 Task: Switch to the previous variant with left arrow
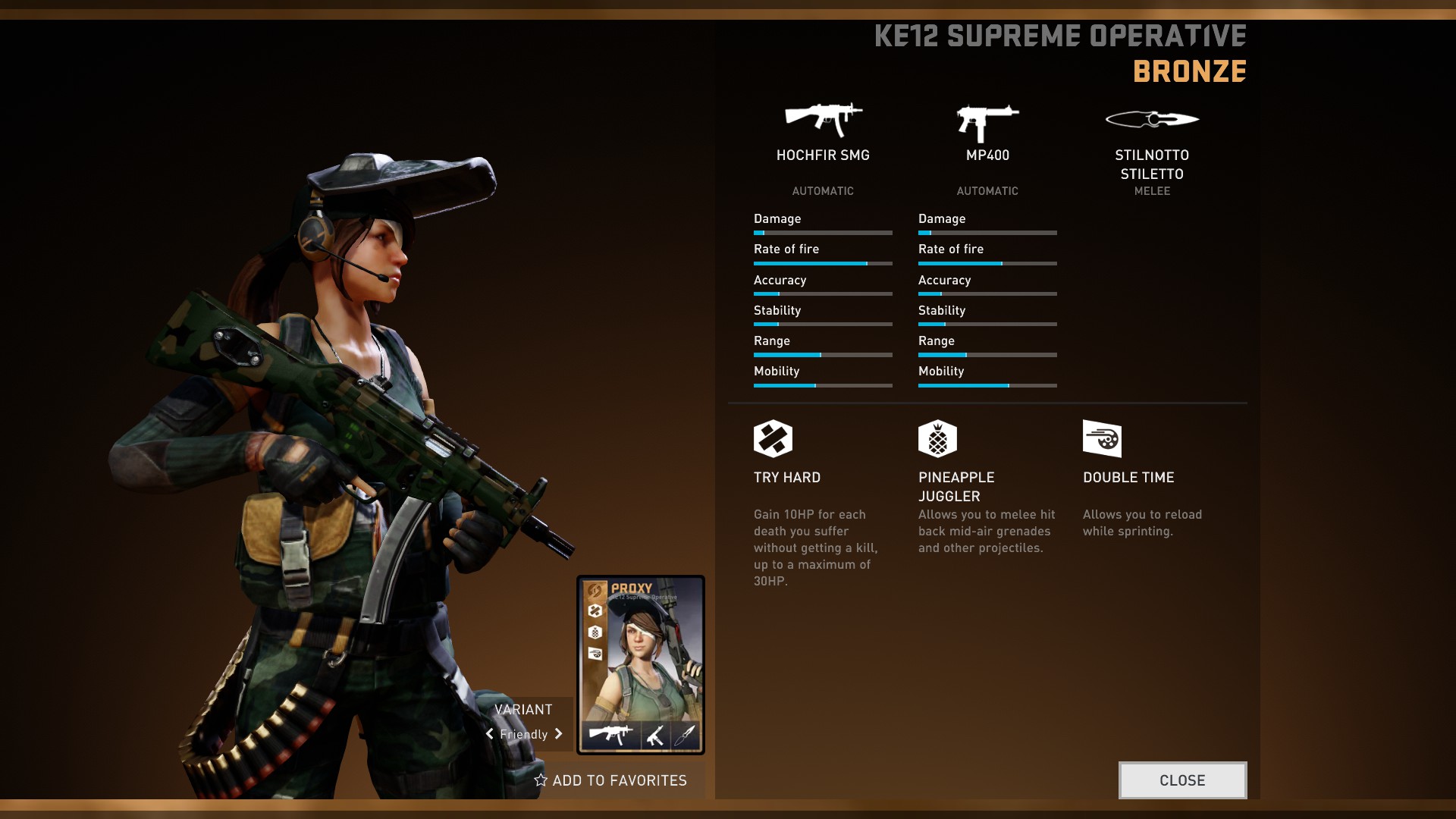pyautogui.click(x=490, y=734)
